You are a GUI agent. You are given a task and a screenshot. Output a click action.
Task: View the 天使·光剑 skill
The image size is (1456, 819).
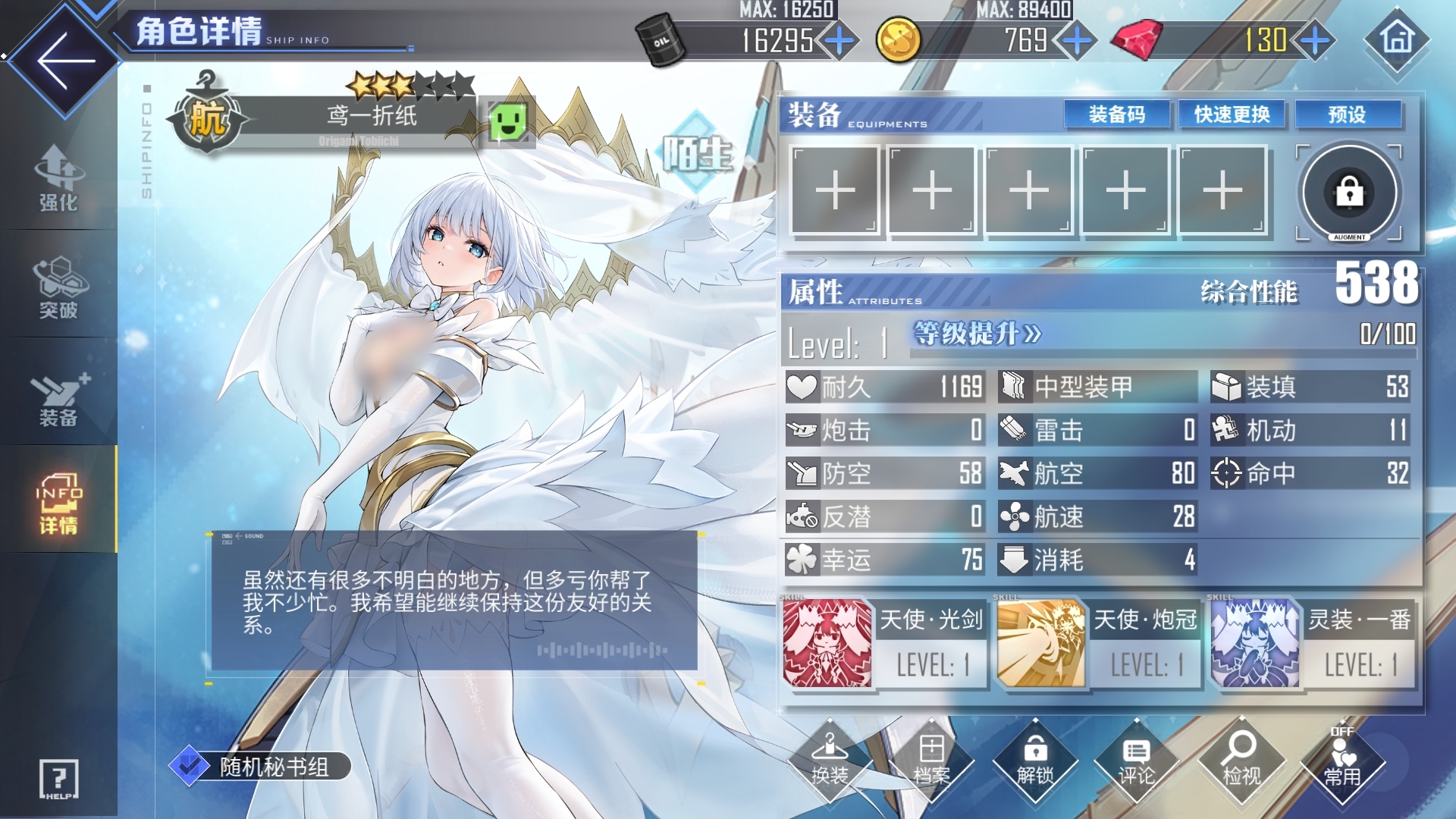coord(827,644)
